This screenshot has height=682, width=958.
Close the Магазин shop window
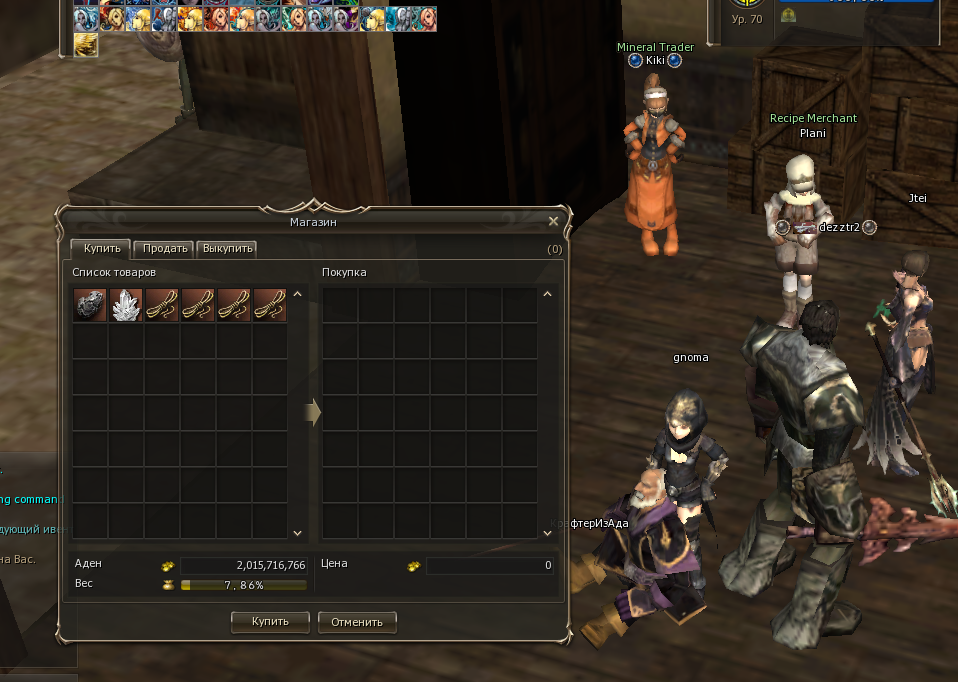pos(553,221)
